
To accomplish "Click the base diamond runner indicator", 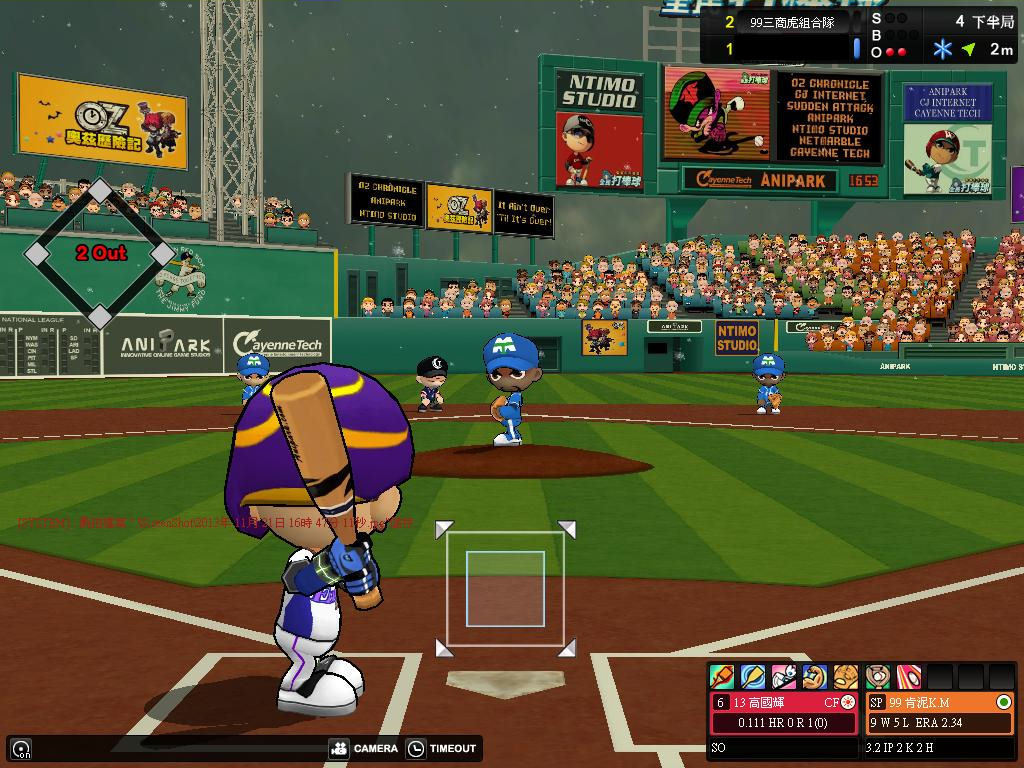I will click(100, 254).
